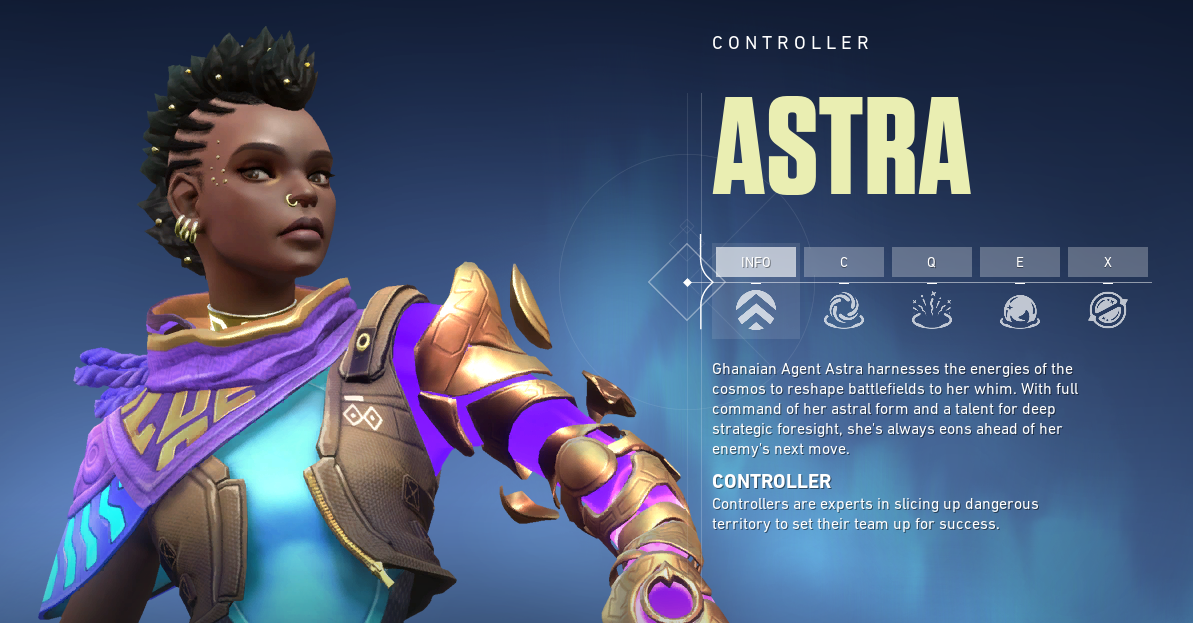Activate the star burst ability icon

pos(932,311)
